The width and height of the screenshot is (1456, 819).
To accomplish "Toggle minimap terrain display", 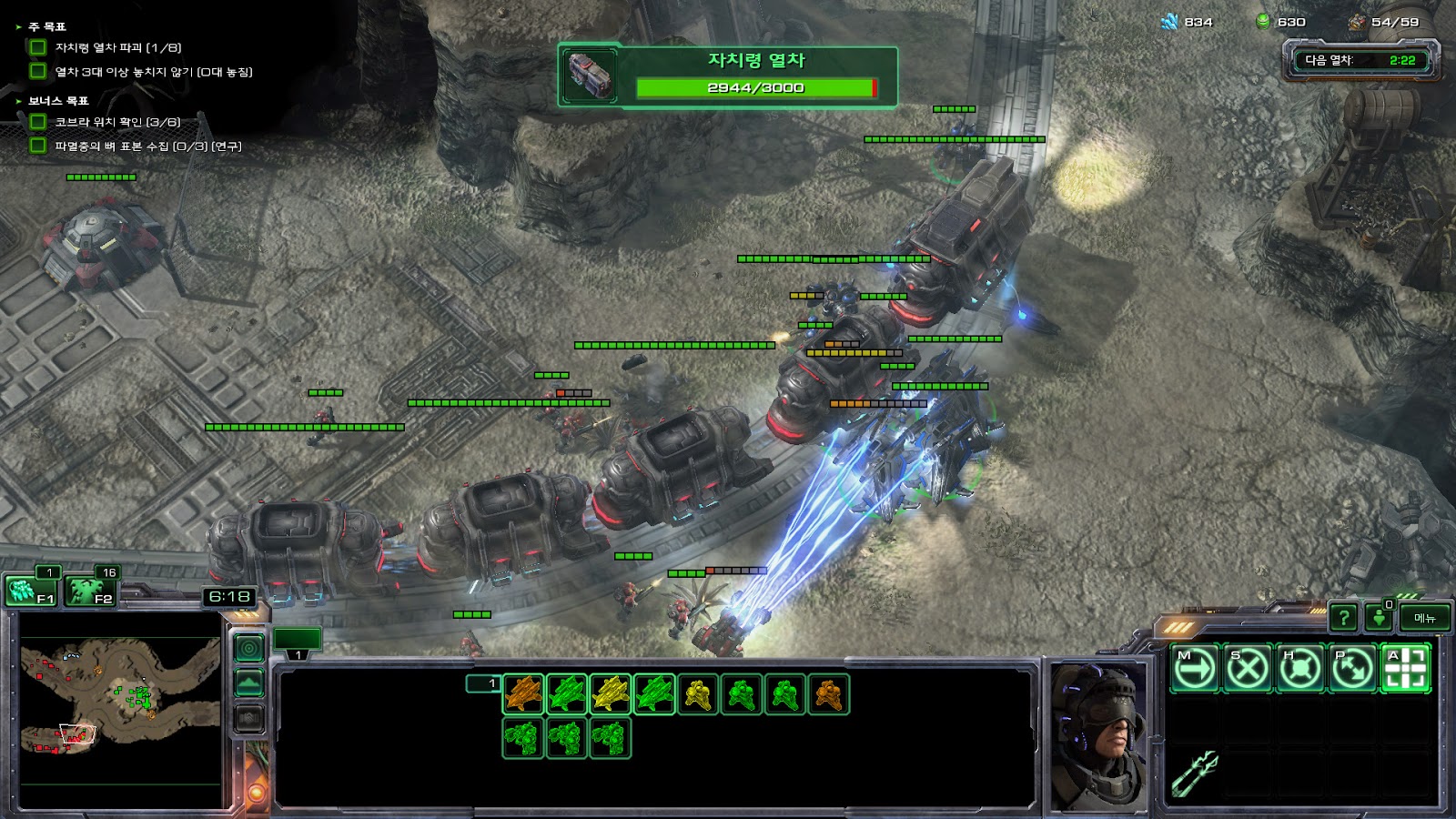I will [x=249, y=683].
